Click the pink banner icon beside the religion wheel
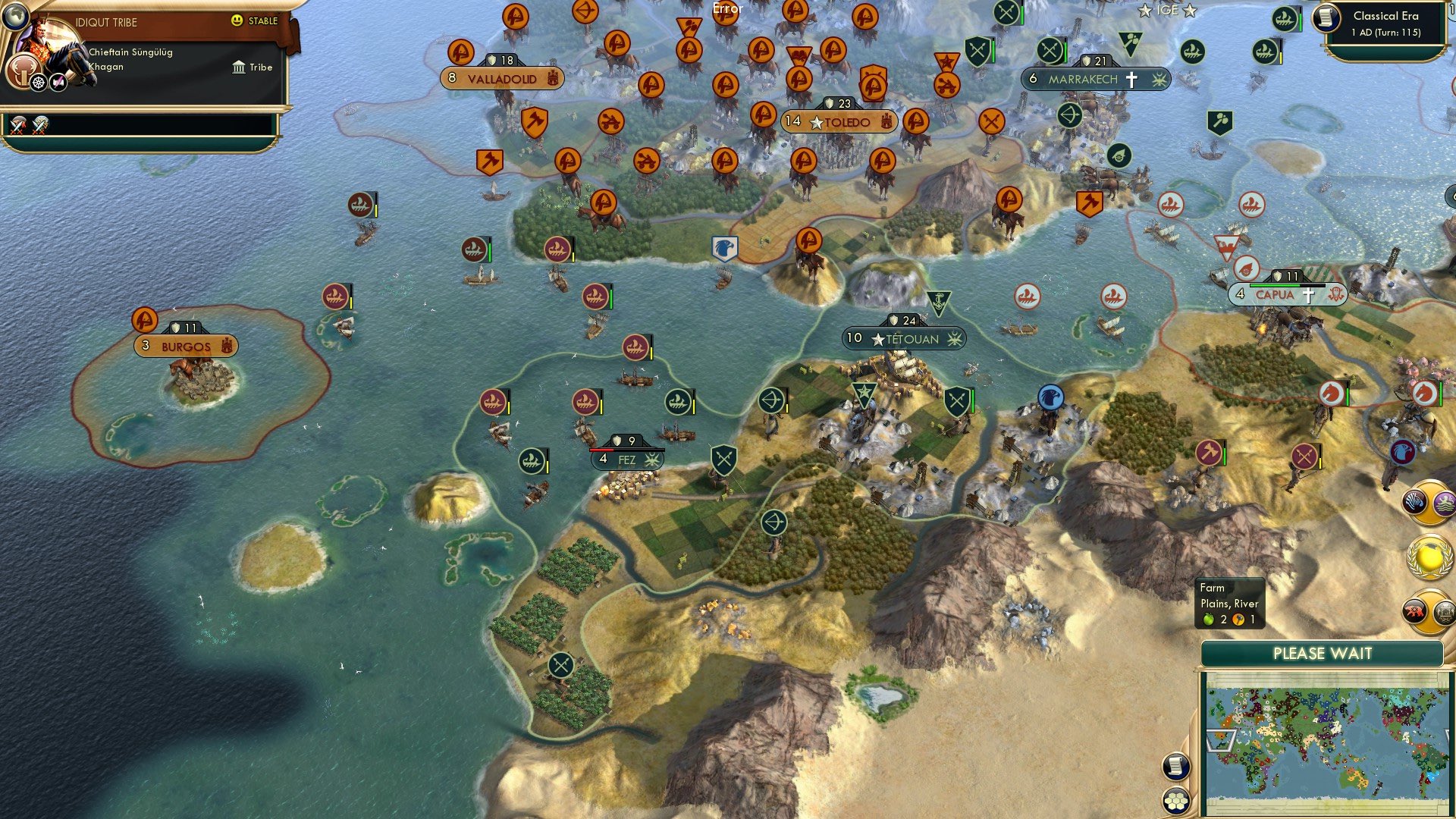Screen dimensions: 1456x819 tap(58, 82)
